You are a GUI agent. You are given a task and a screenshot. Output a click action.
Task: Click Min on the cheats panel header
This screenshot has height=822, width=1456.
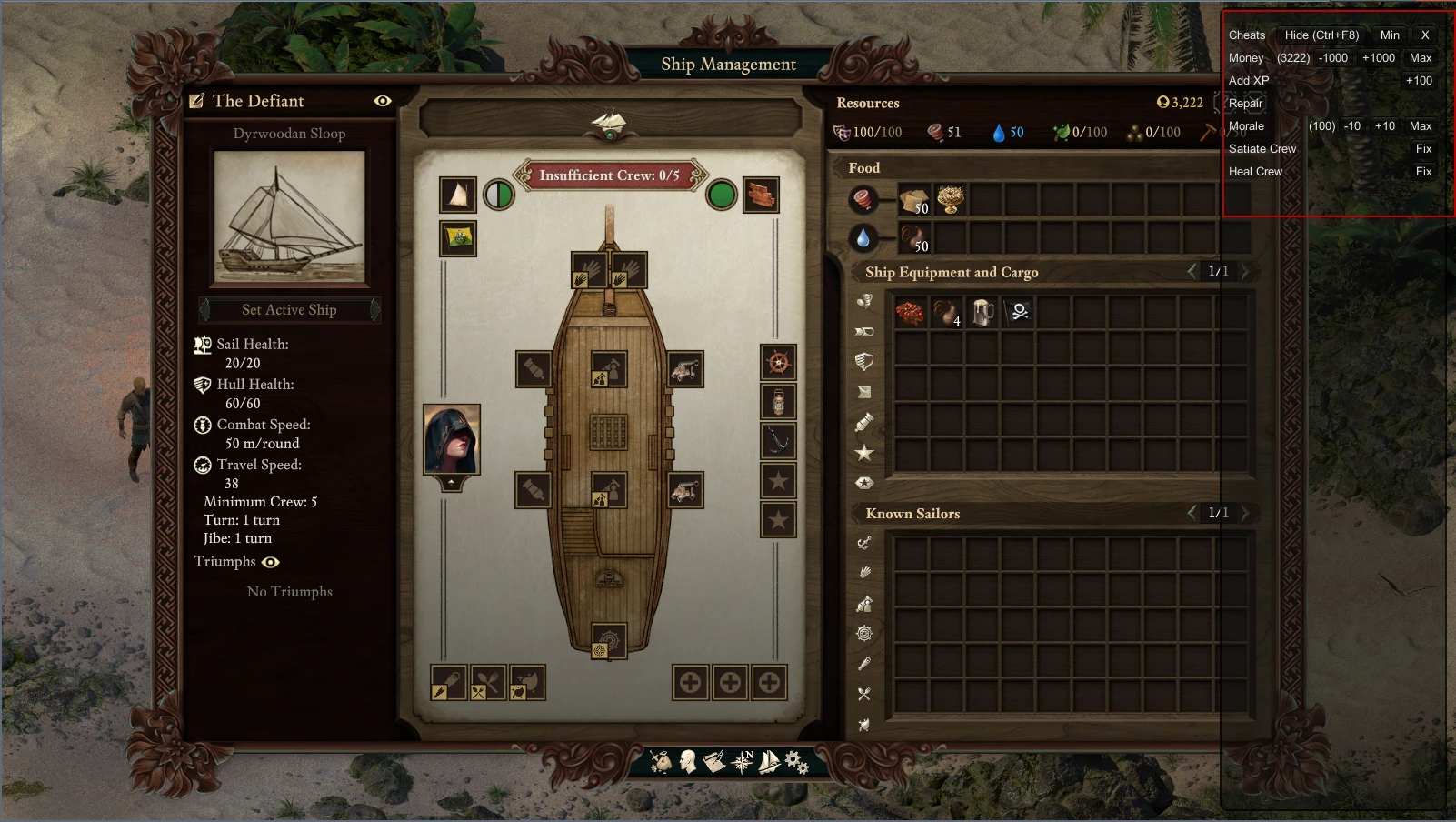1389,35
